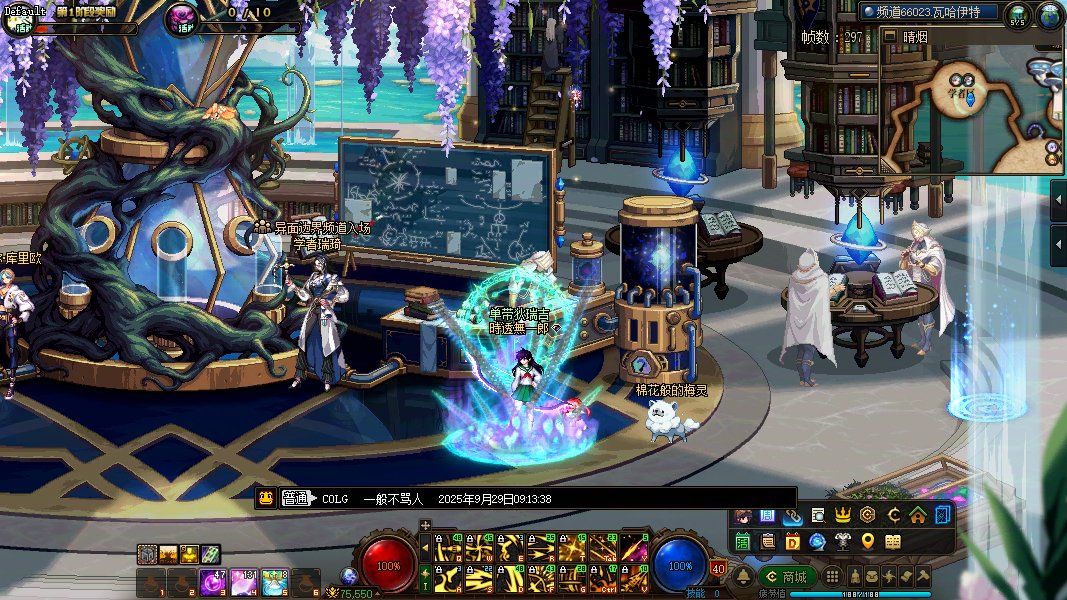The height and width of the screenshot is (600, 1067).
Task: Use the pink consumable with count 131
Action: click(244, 582)
